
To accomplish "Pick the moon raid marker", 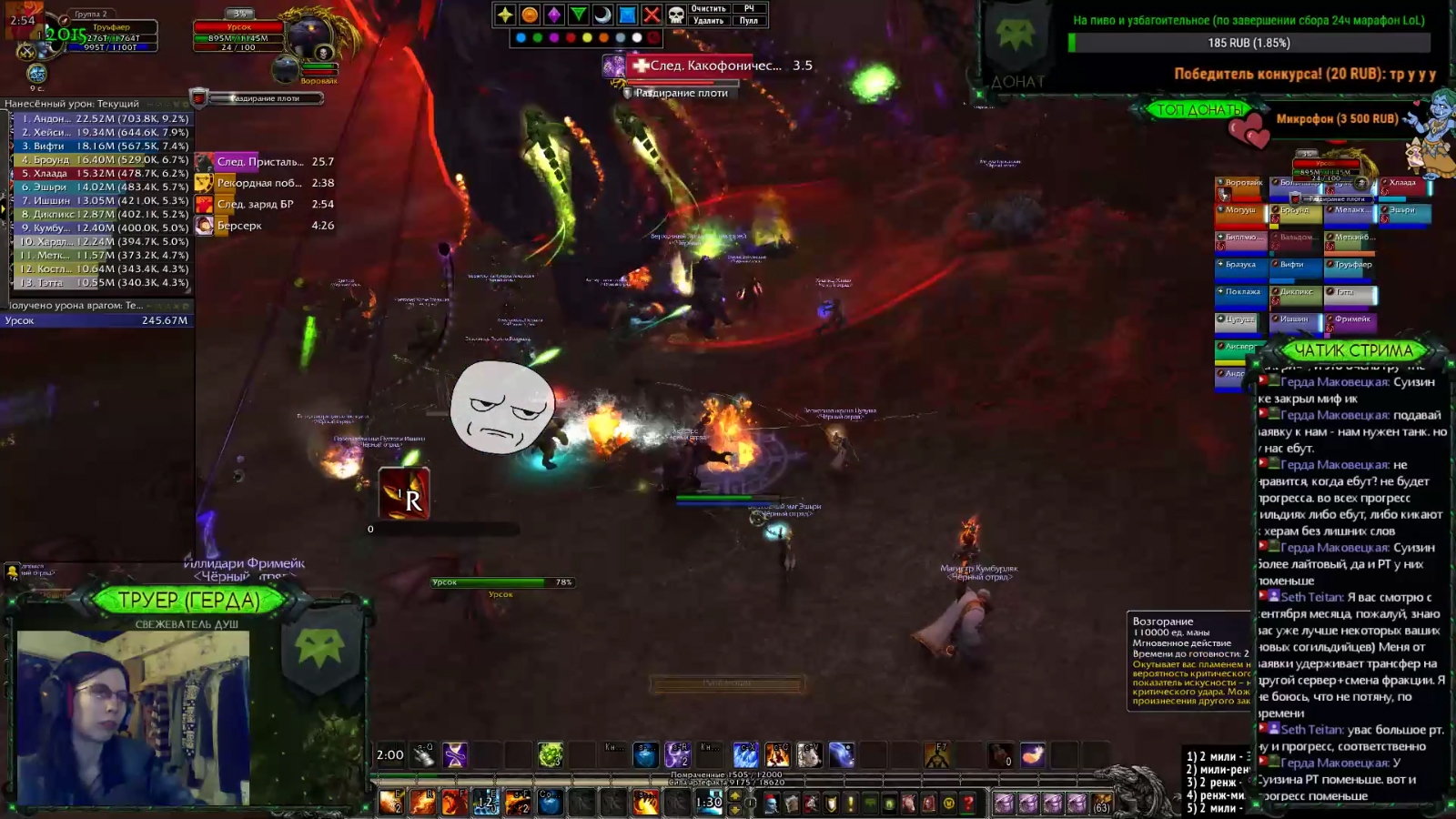I will pyautogui.click(x=602, y=15).
